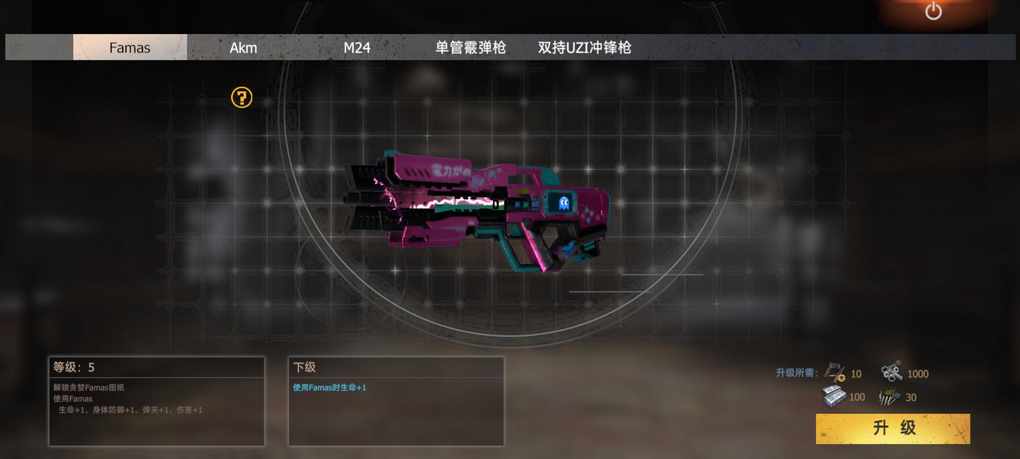The width and height of the screenshot is (1020, 459).
Task: Choose the 单管霰弹枪 tab
Action: click(470, 47)
